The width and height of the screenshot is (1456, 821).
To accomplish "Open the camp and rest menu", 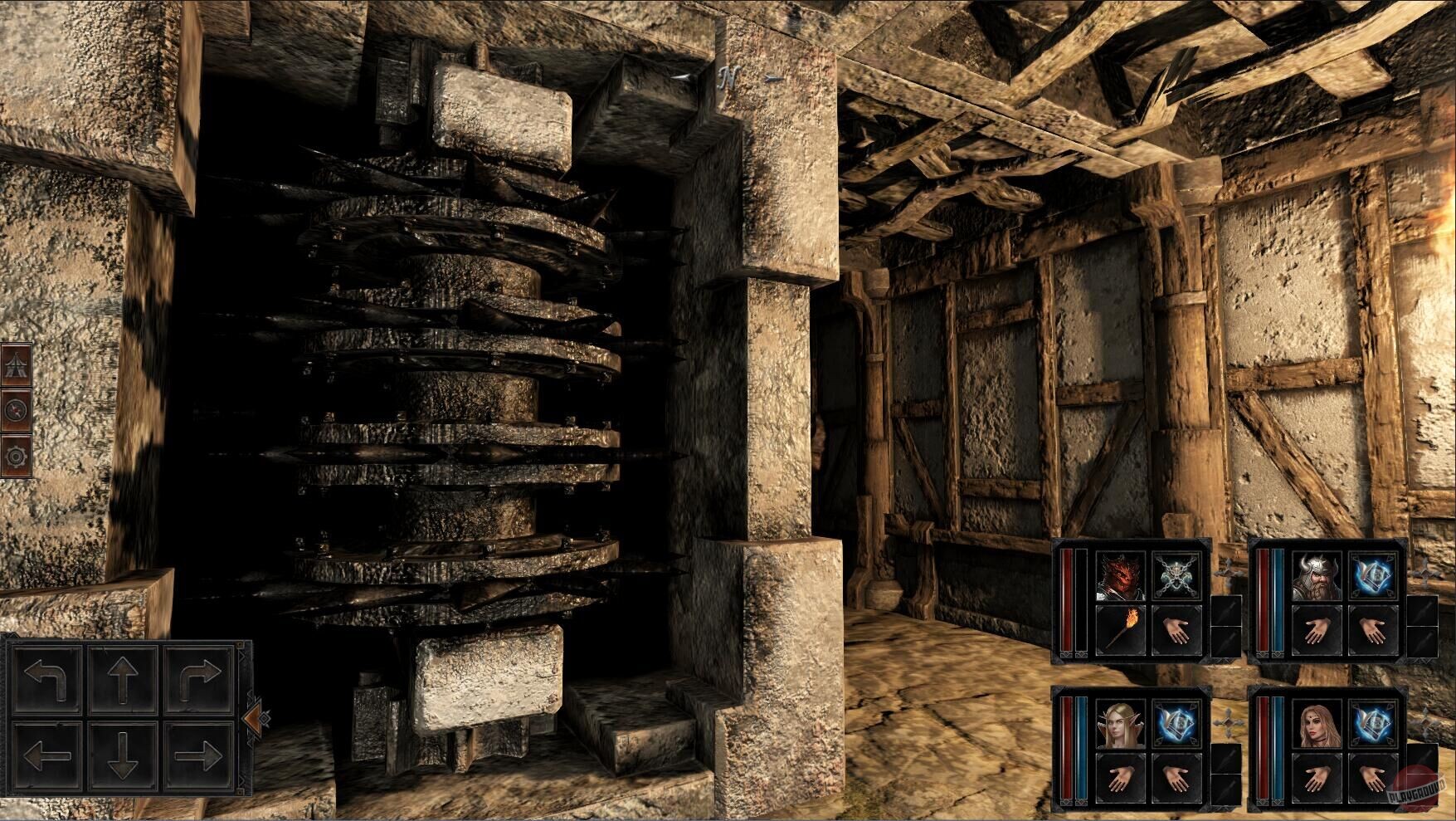I will point(17,364).
